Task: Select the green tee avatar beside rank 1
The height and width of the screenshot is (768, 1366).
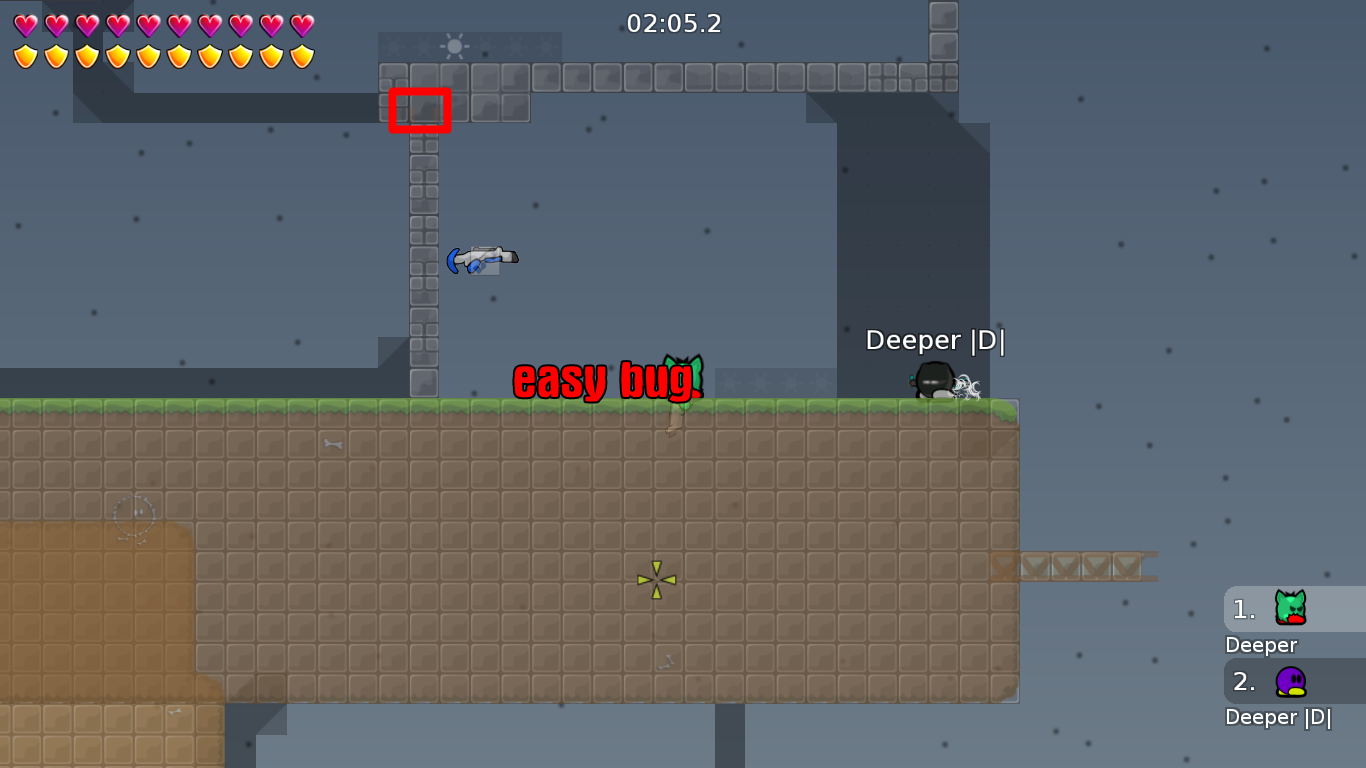Action: [x=1288, y=608]
